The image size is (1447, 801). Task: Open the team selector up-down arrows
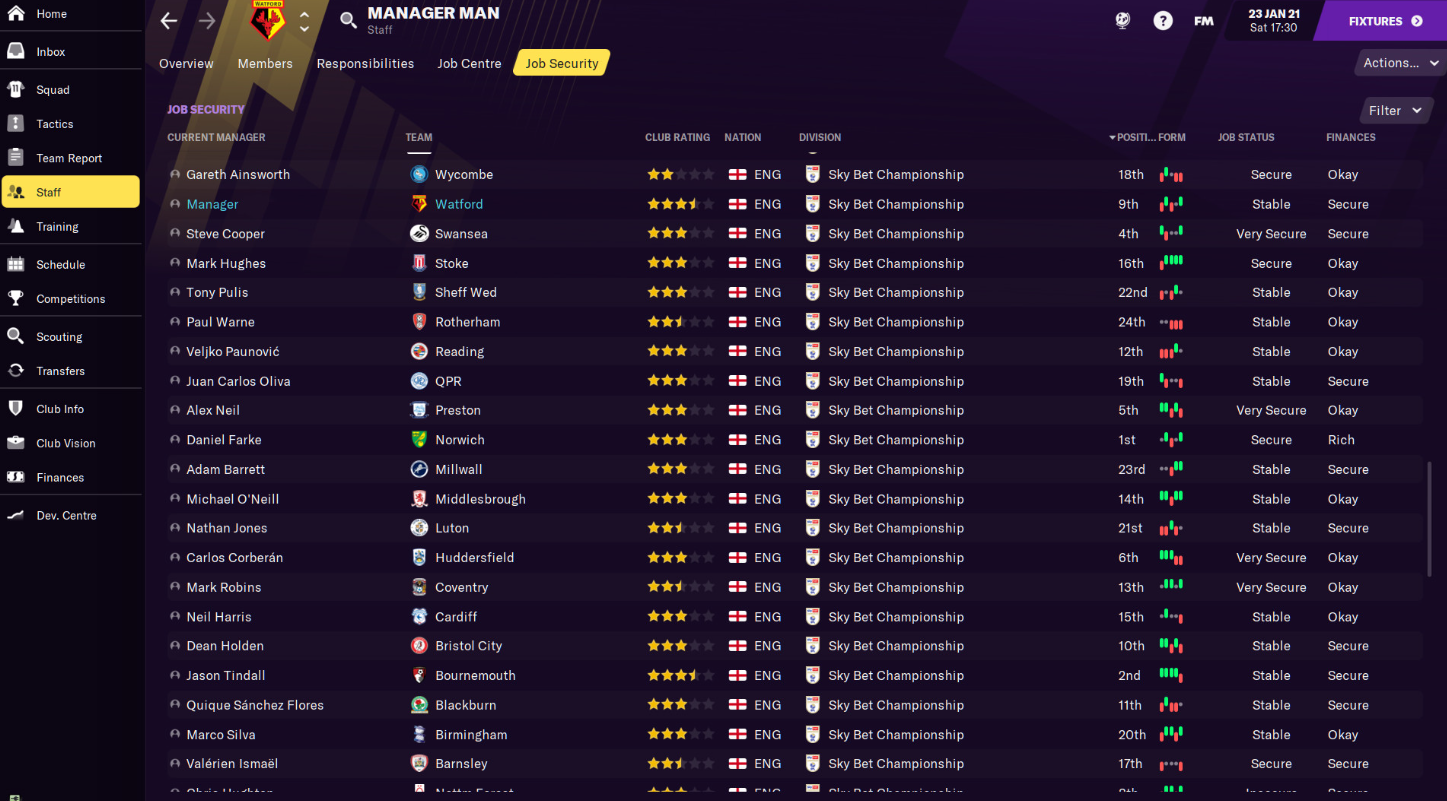click(306, 20)
